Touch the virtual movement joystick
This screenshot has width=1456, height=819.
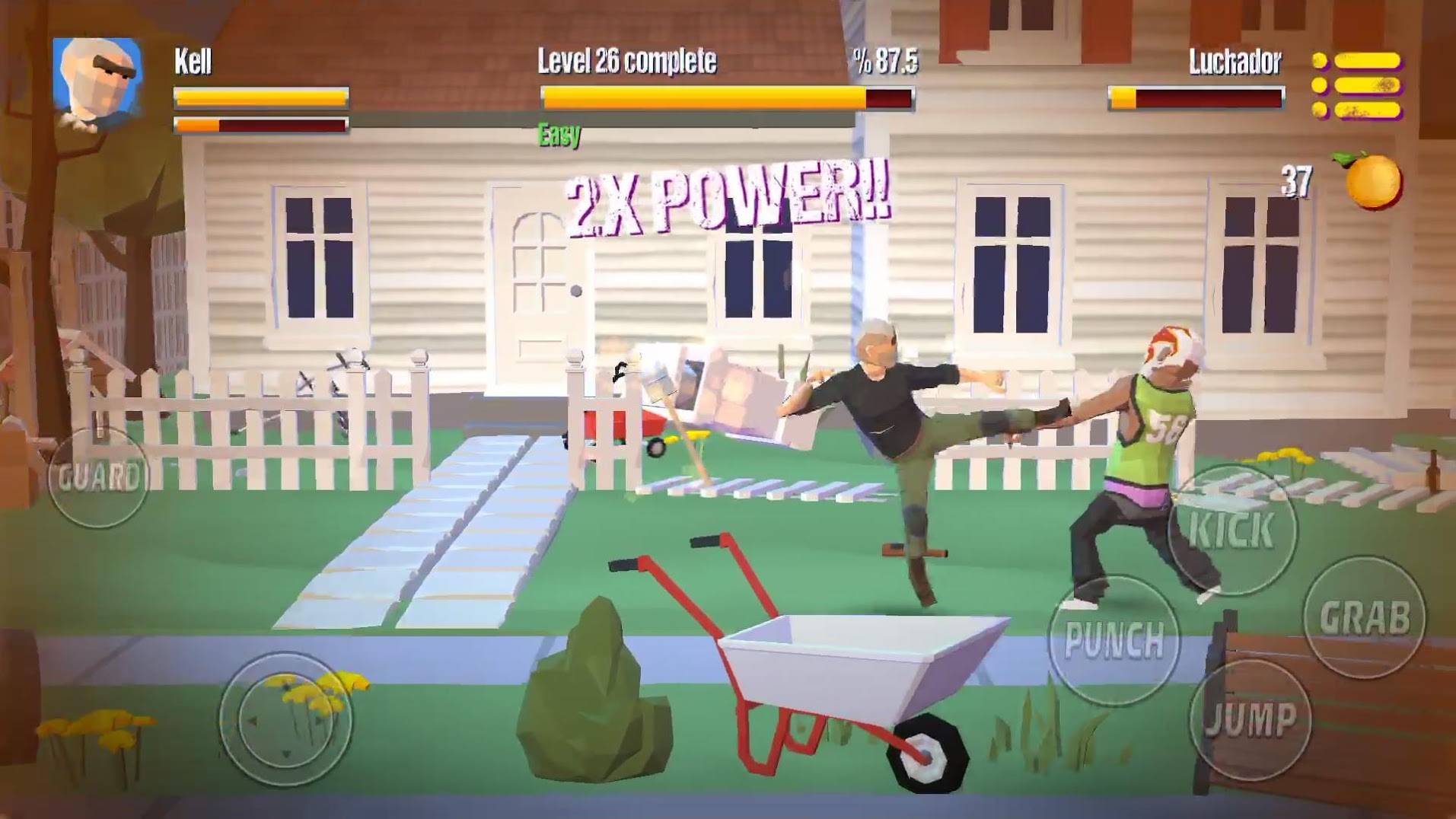tap(285, 719)
